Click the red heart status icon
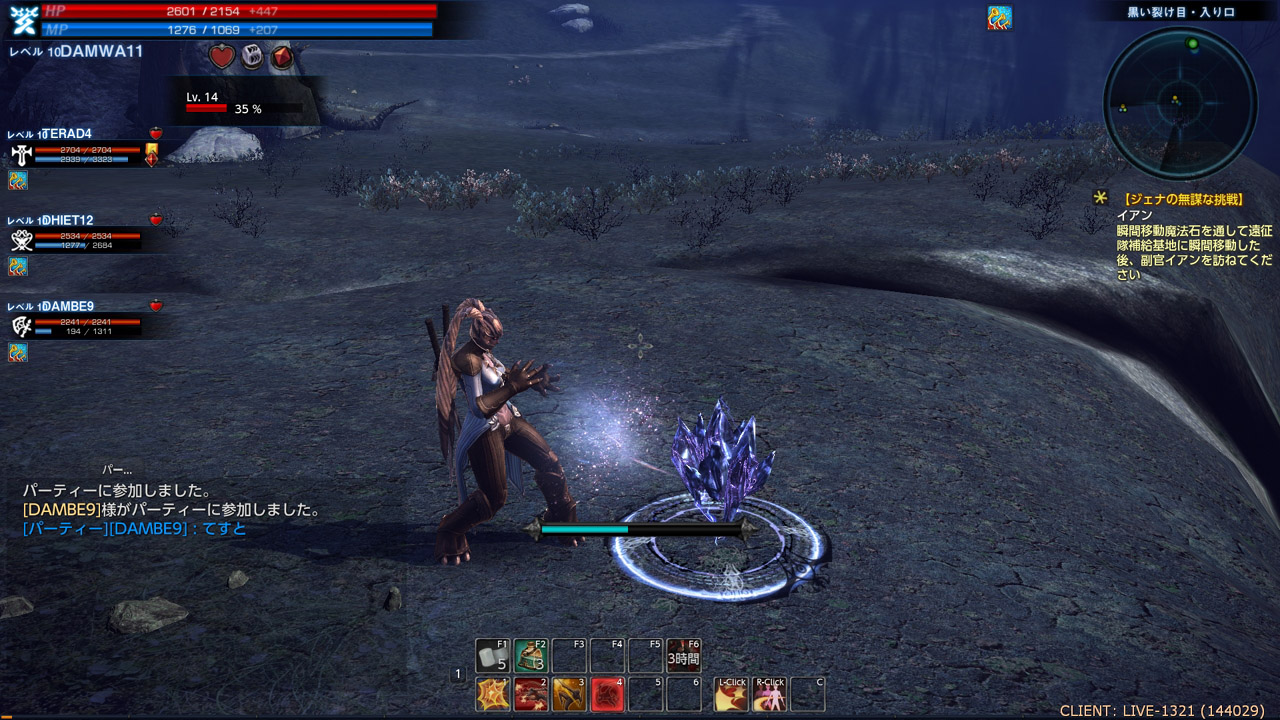Screen dimensions: 1280x720 tap(222, 57)
